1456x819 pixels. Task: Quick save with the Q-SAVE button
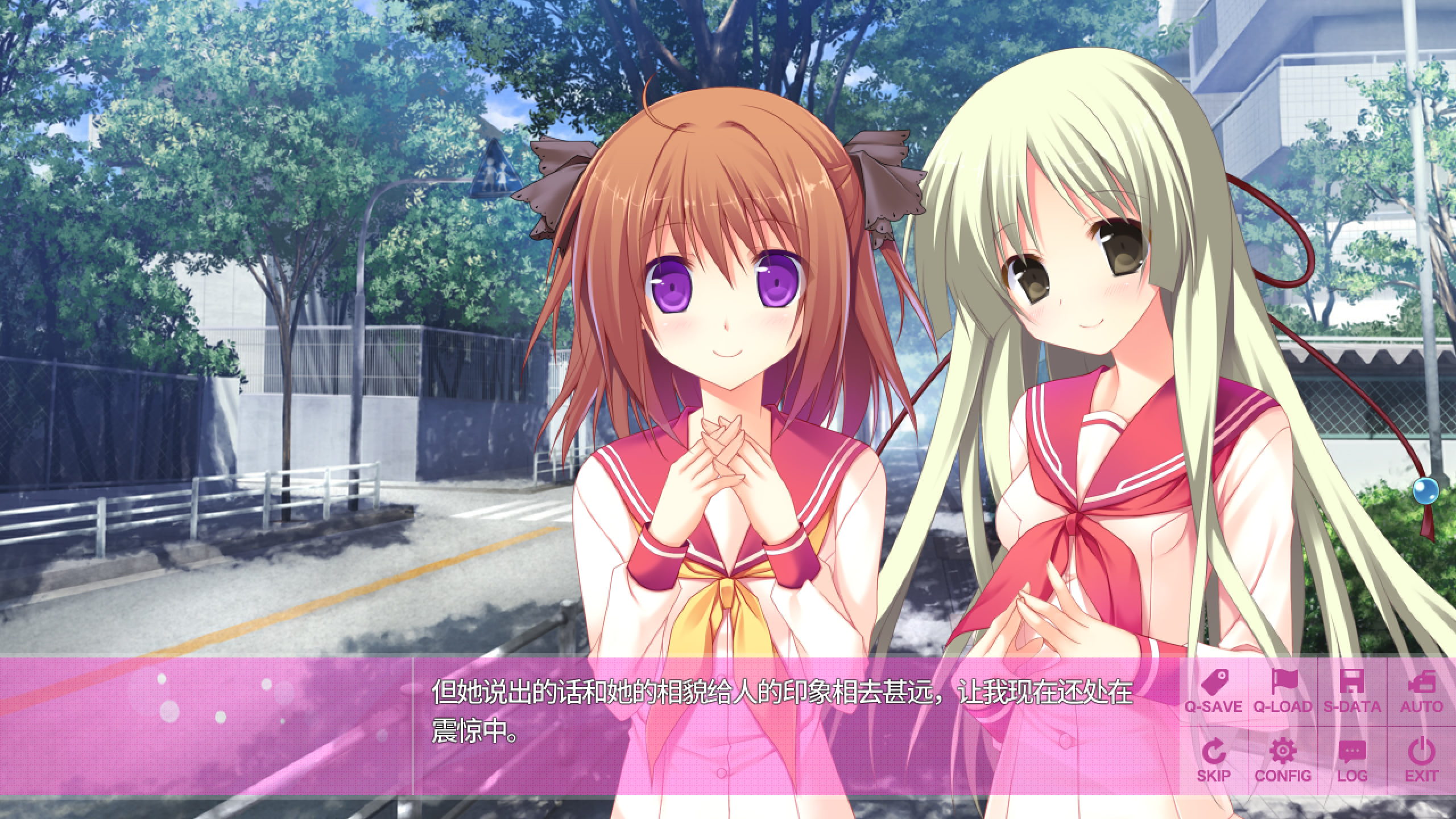coord(1213,692)
